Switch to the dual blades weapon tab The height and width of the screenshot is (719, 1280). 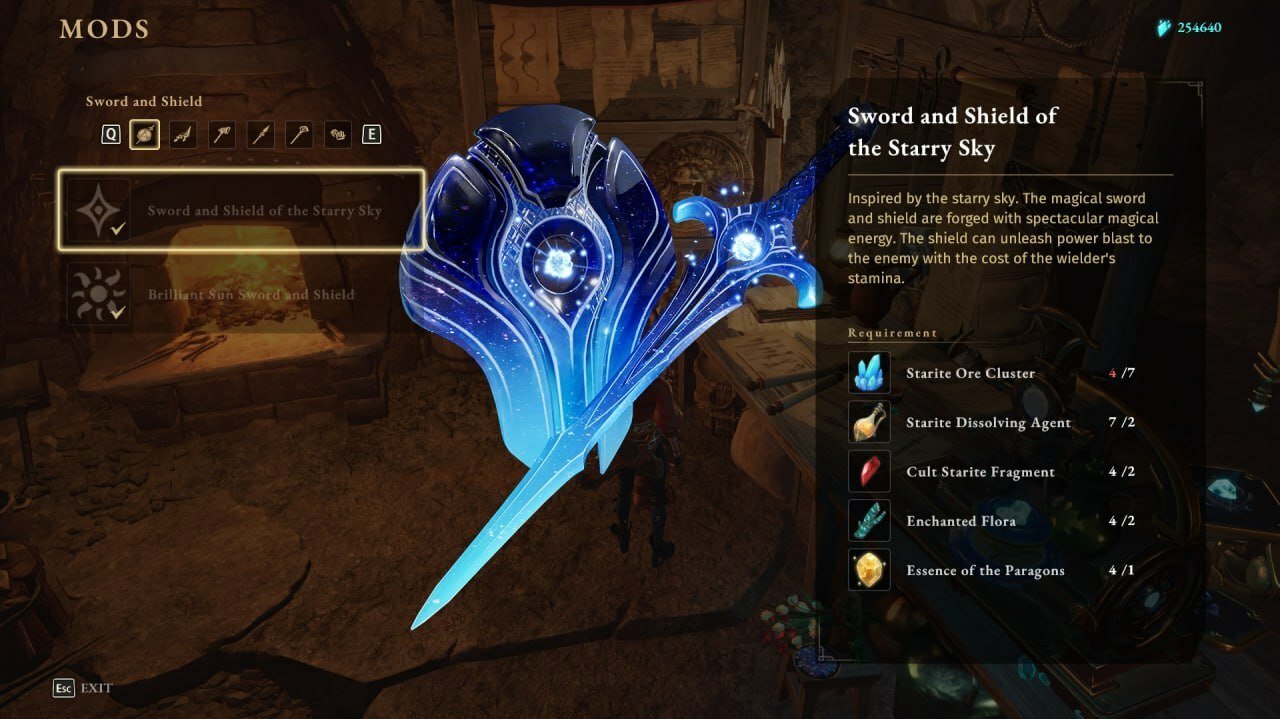[182, 134]
